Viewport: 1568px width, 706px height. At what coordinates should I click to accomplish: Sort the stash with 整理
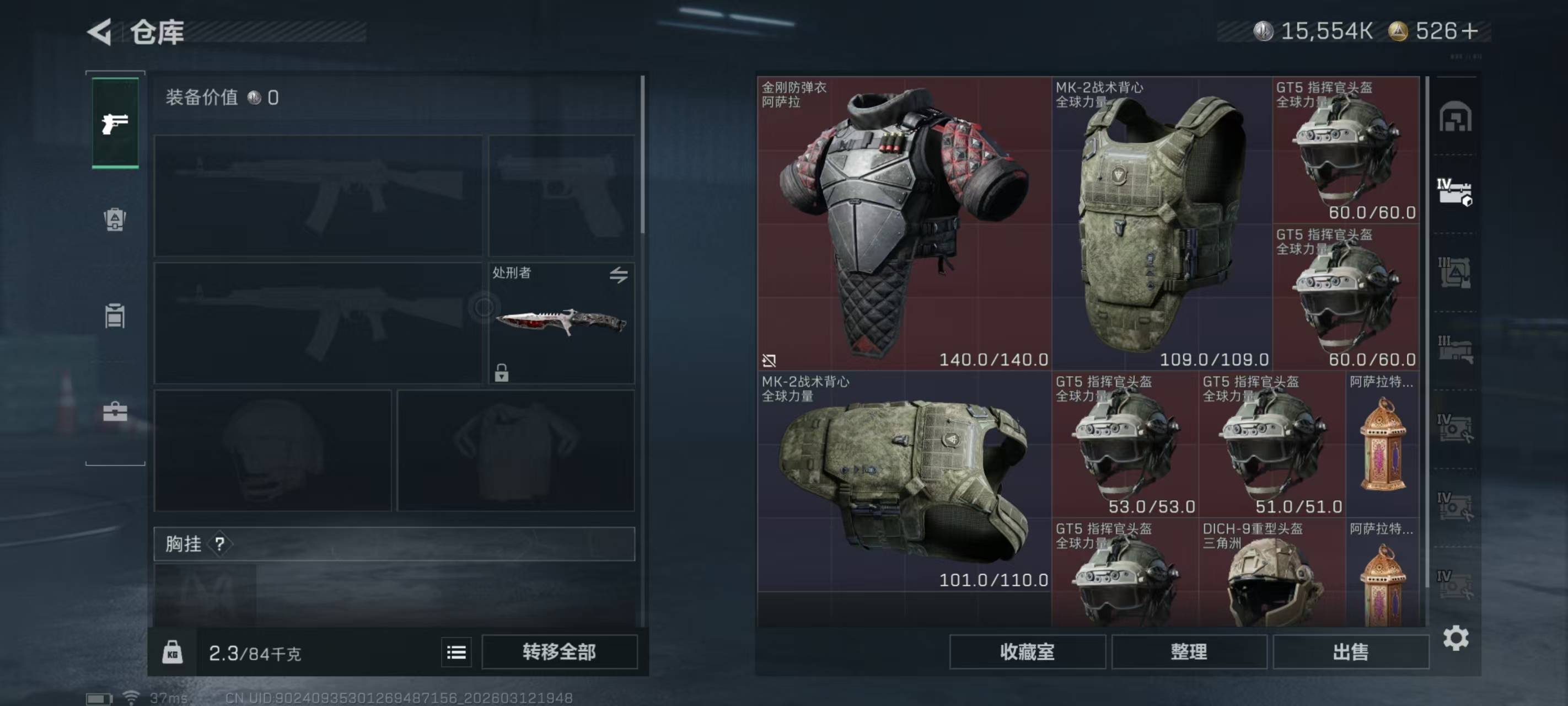(x=1188, y=652)
